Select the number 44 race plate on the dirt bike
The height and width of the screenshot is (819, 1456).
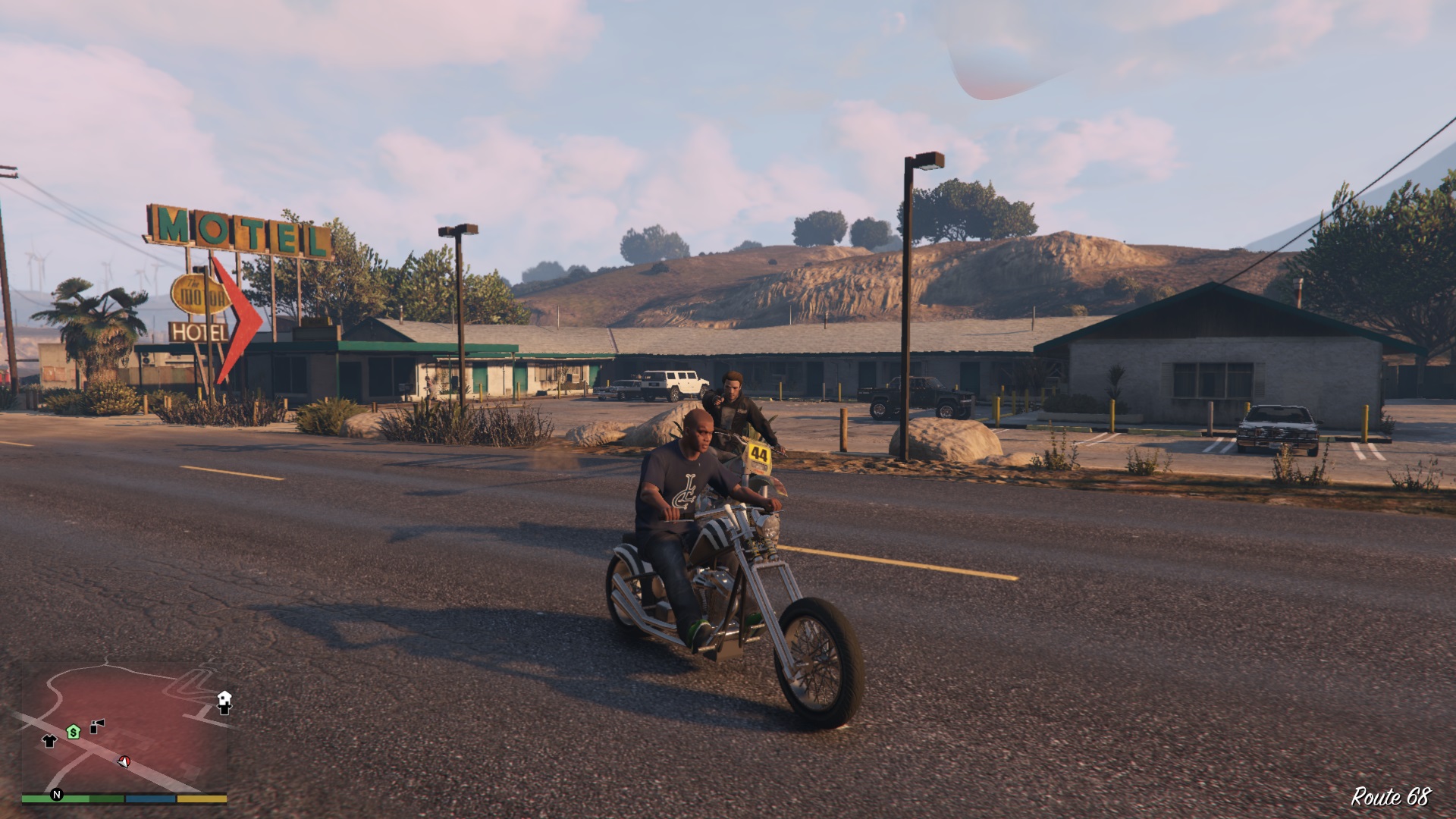(758, 453)
